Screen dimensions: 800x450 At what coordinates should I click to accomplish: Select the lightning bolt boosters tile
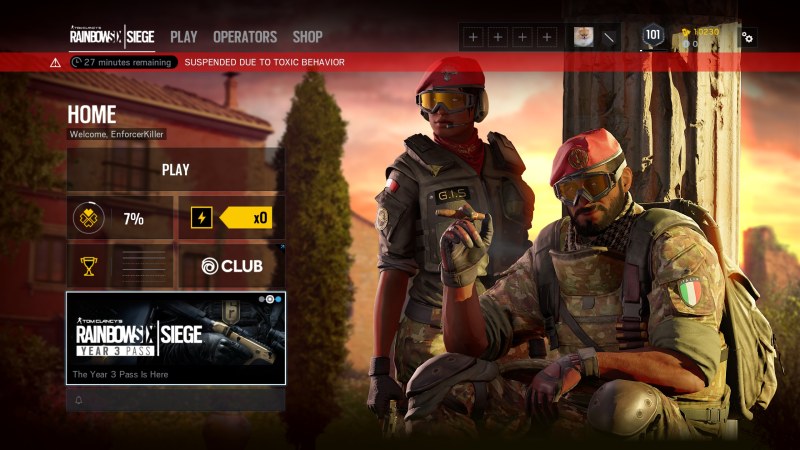click(231, 218)
